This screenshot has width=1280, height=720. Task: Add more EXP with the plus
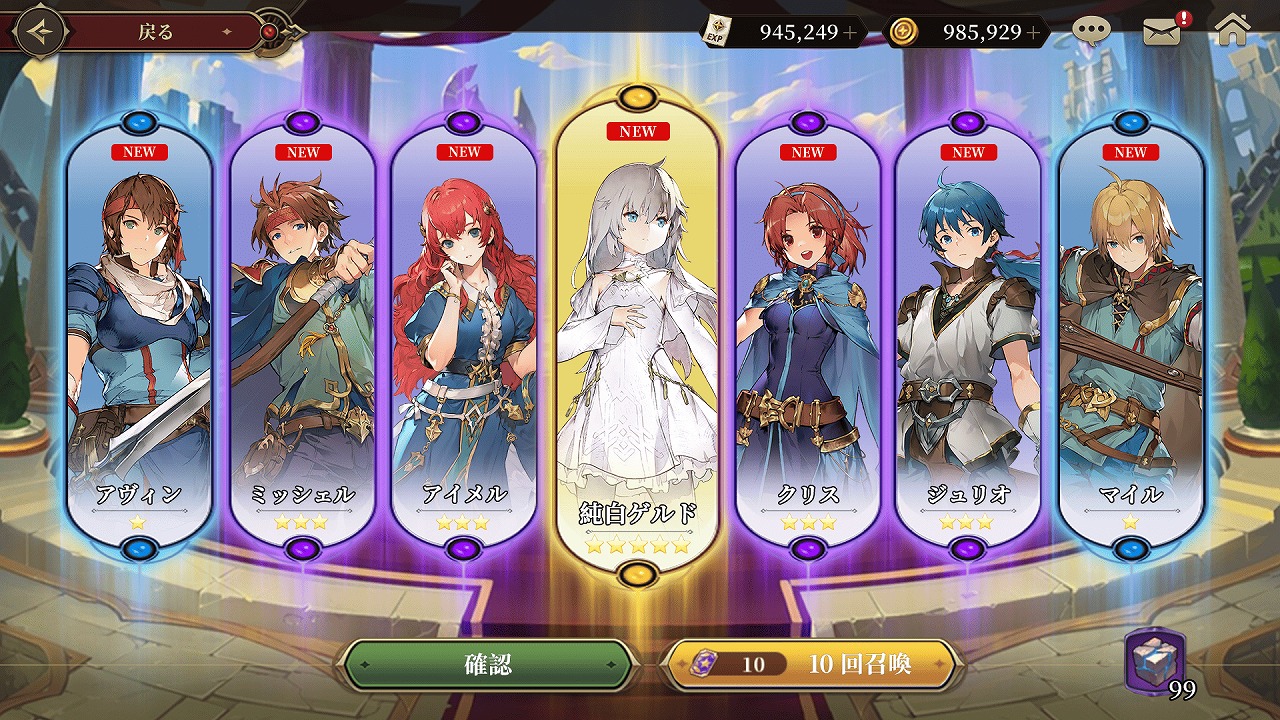pyautogui.click(x=850, y=32)
